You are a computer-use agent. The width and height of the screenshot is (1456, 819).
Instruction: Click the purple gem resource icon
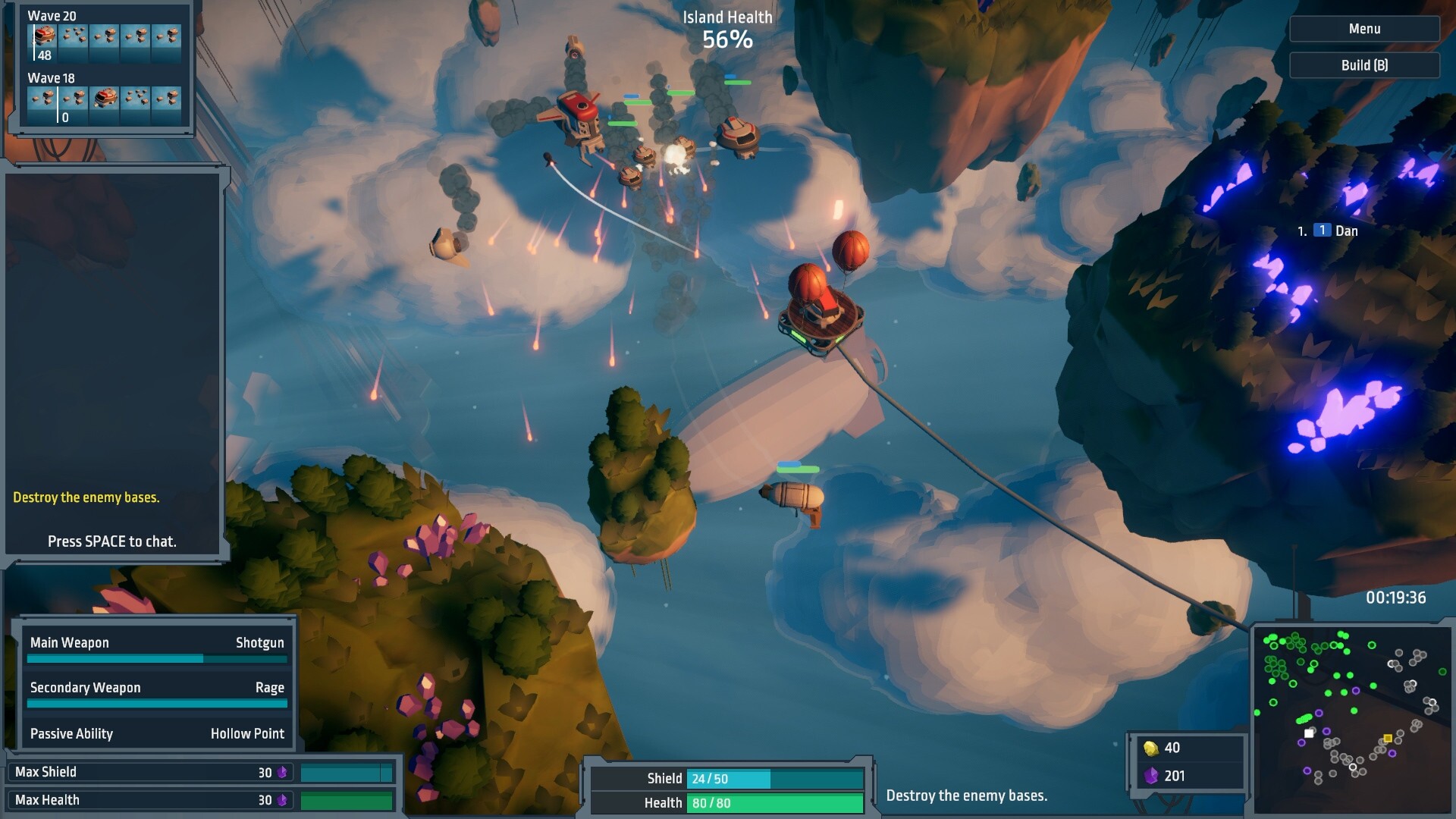1151,776
